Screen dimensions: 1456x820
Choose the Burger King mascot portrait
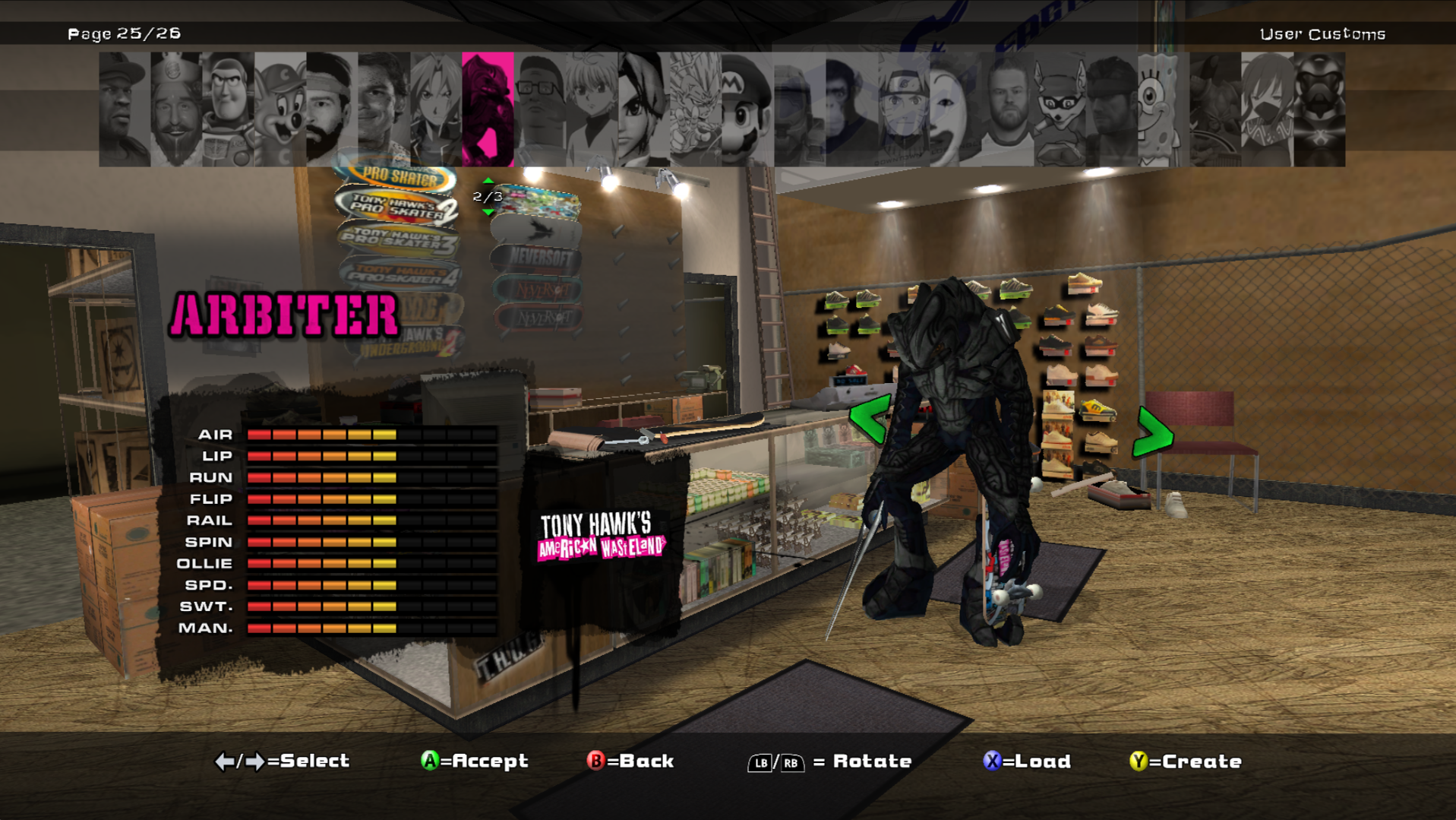tap(176, 109)
